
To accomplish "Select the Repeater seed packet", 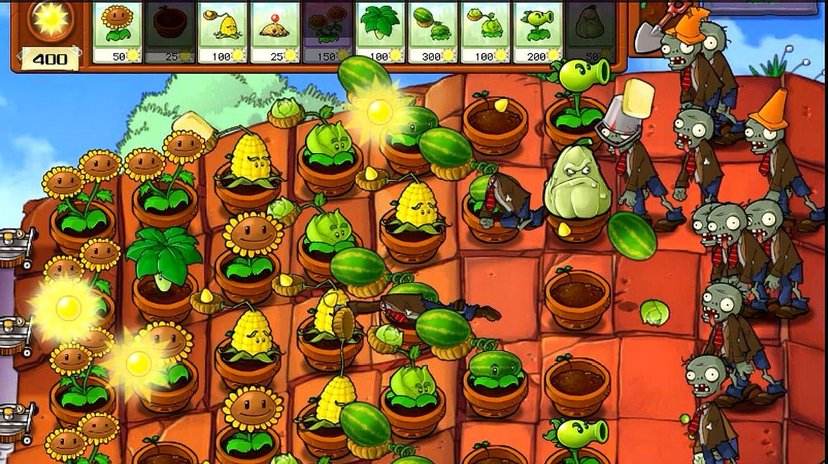I will tap(537, 31).
